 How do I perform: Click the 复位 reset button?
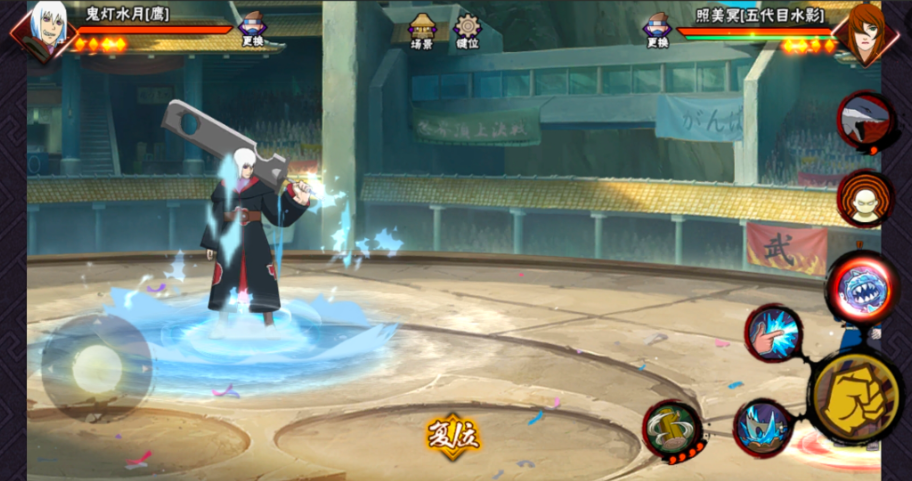[453, 435]
